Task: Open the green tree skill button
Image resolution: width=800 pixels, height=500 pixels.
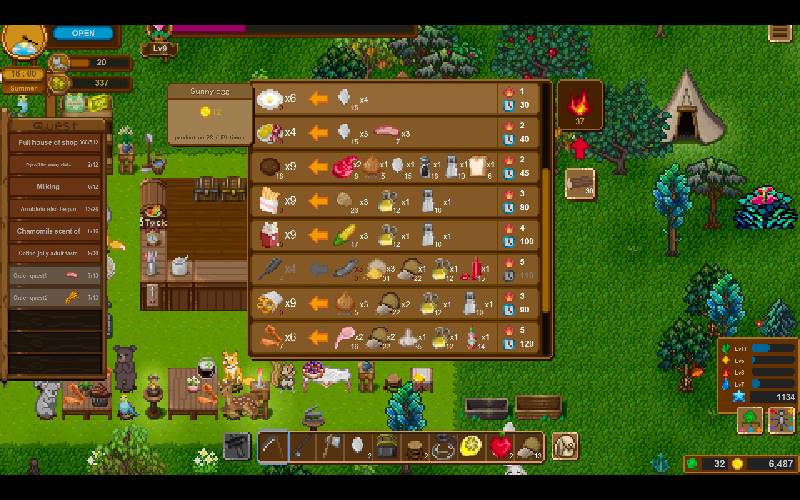Action: (x=750, y=421)
